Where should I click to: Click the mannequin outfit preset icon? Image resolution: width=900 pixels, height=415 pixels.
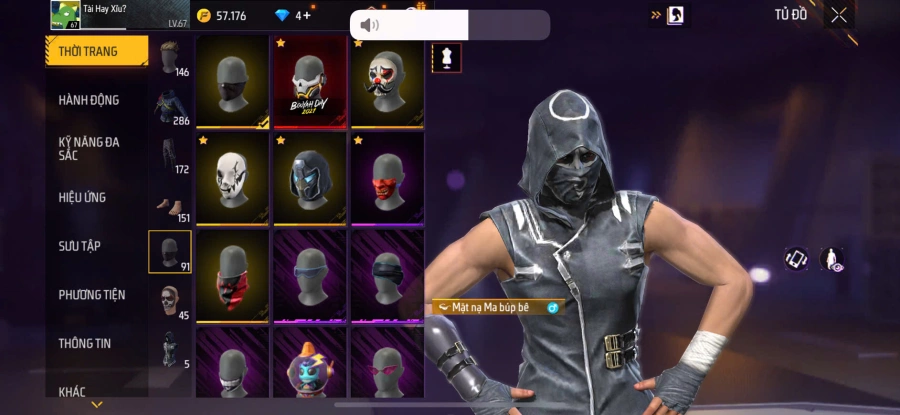coord(446,58)
